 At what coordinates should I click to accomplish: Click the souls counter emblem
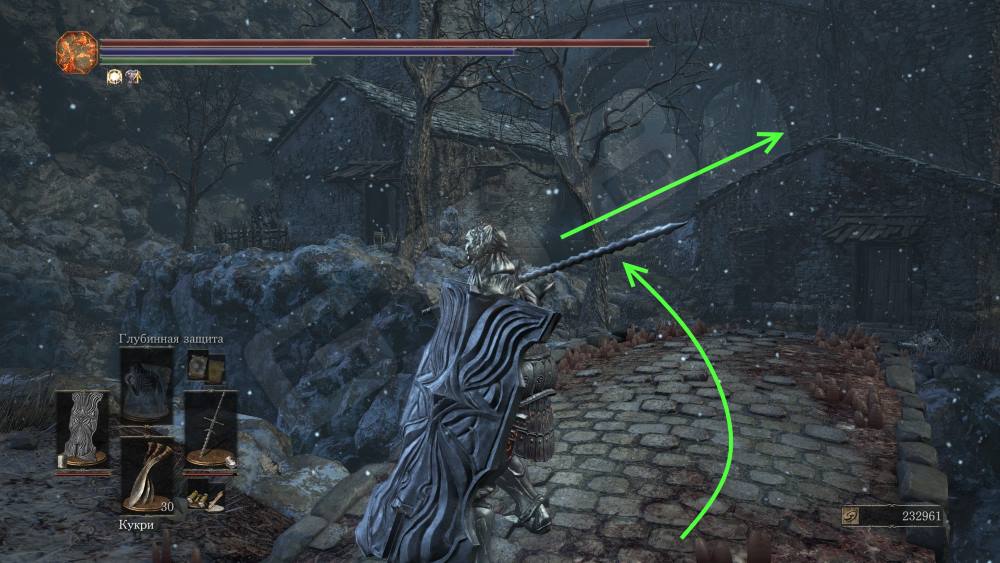click(851, 518)
